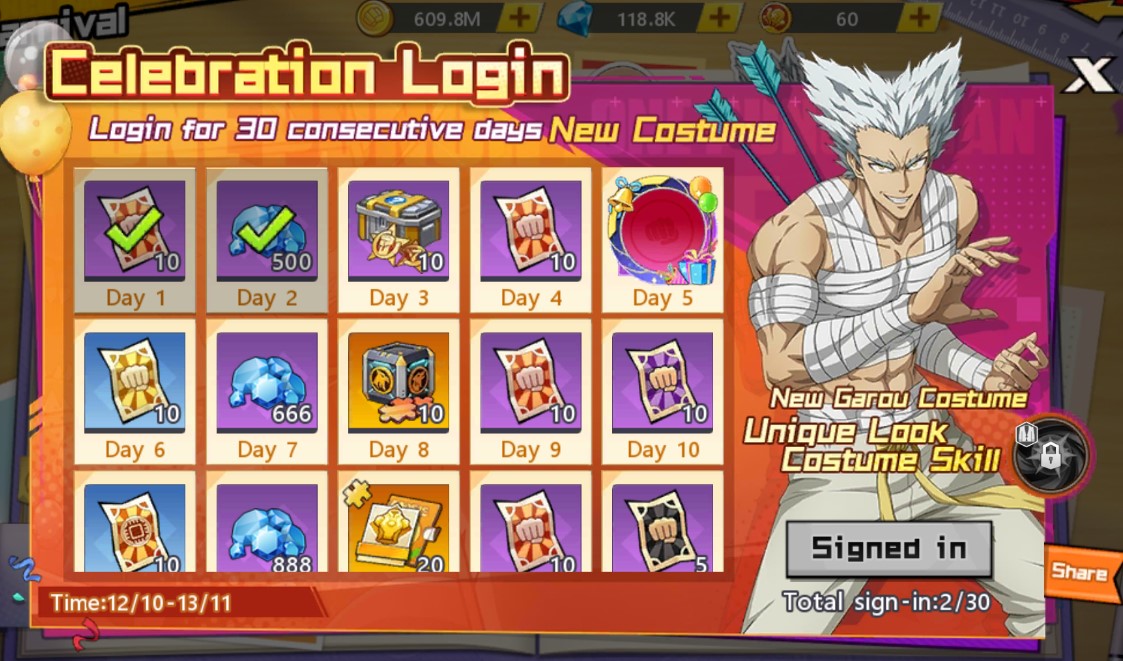Open the Day 8 gear box reward
Screen dimensions: 1123x661
(399, 392)
